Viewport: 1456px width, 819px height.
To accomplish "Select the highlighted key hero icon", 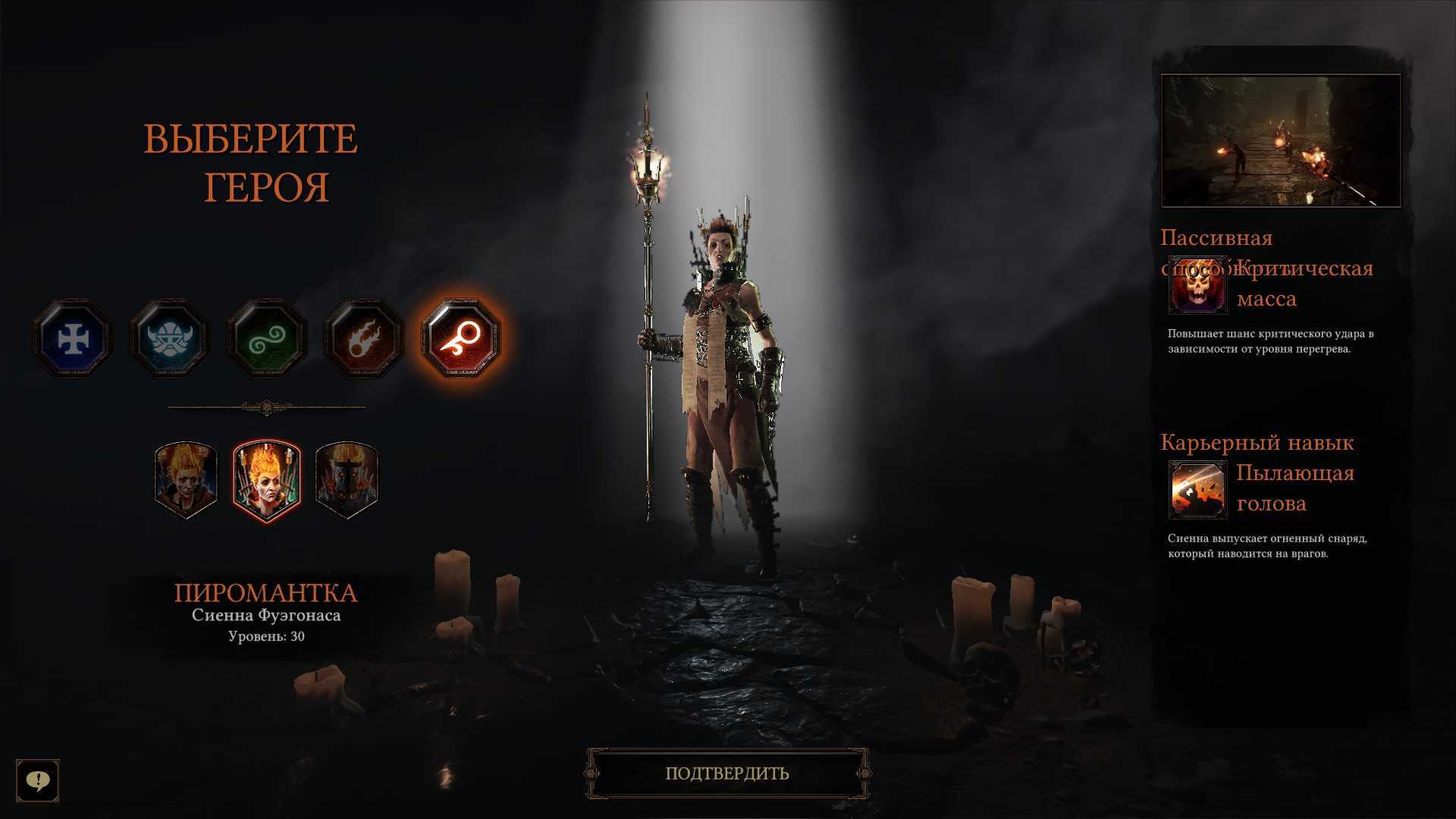I will click(460, 339).
